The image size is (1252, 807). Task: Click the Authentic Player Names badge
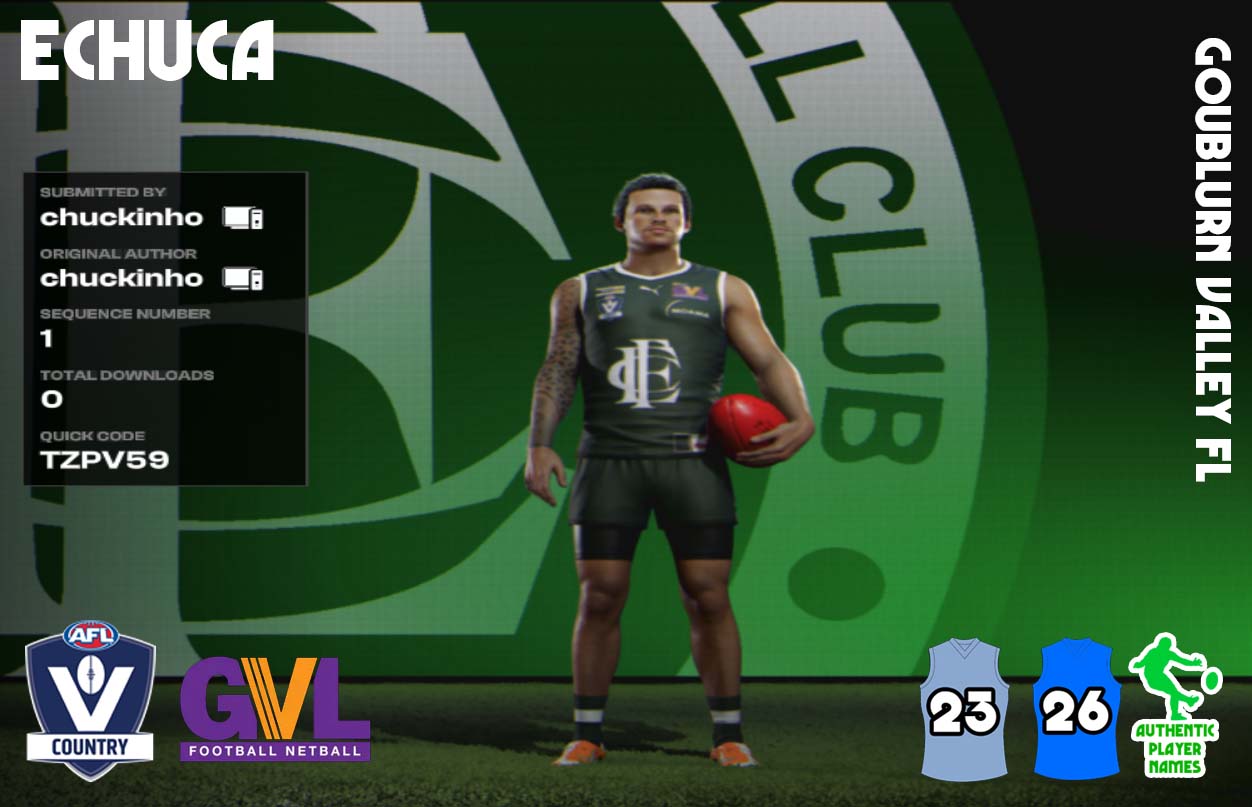(1174, 706)
